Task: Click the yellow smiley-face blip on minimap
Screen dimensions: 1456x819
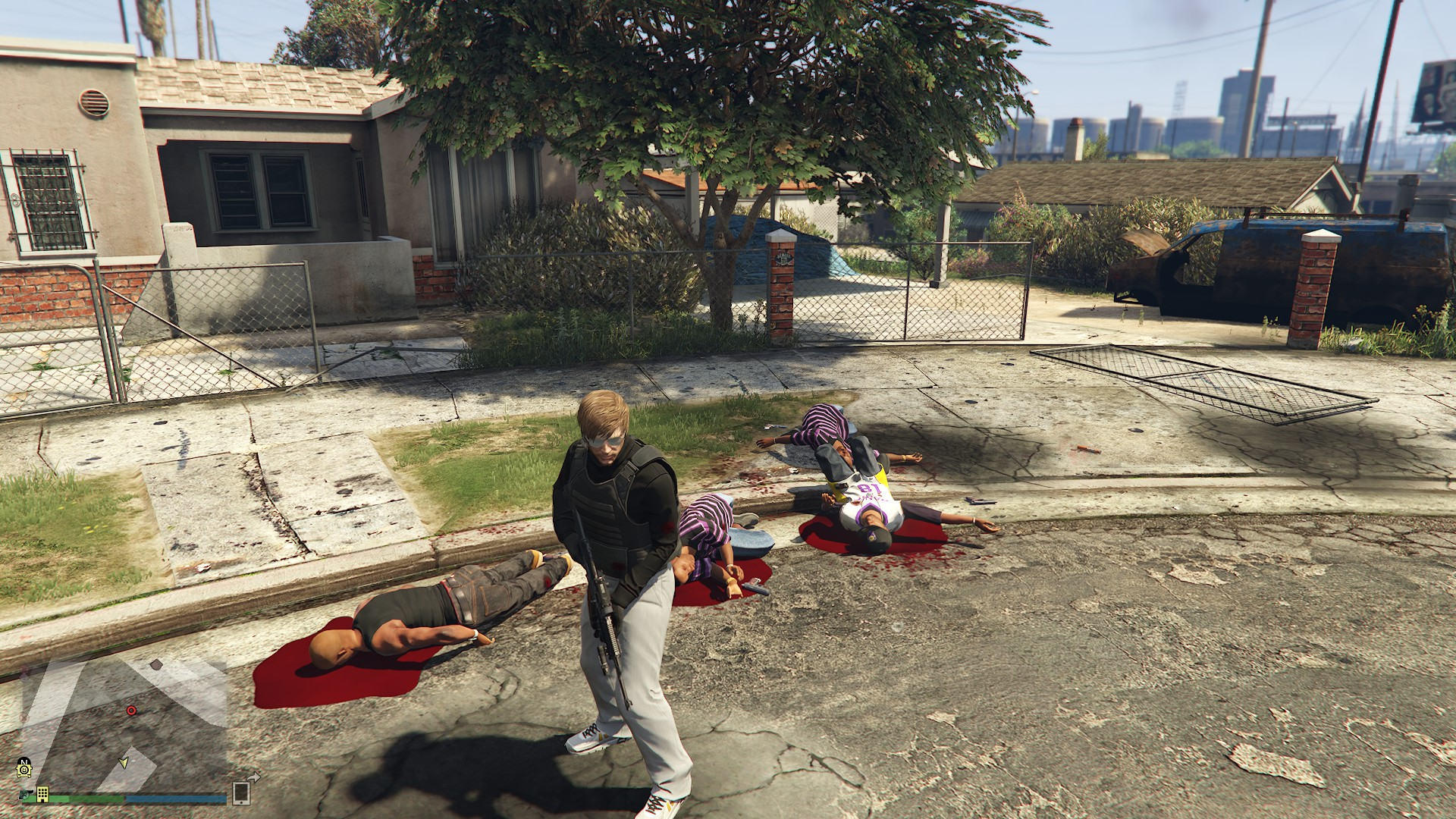Action: pos(25,770)
